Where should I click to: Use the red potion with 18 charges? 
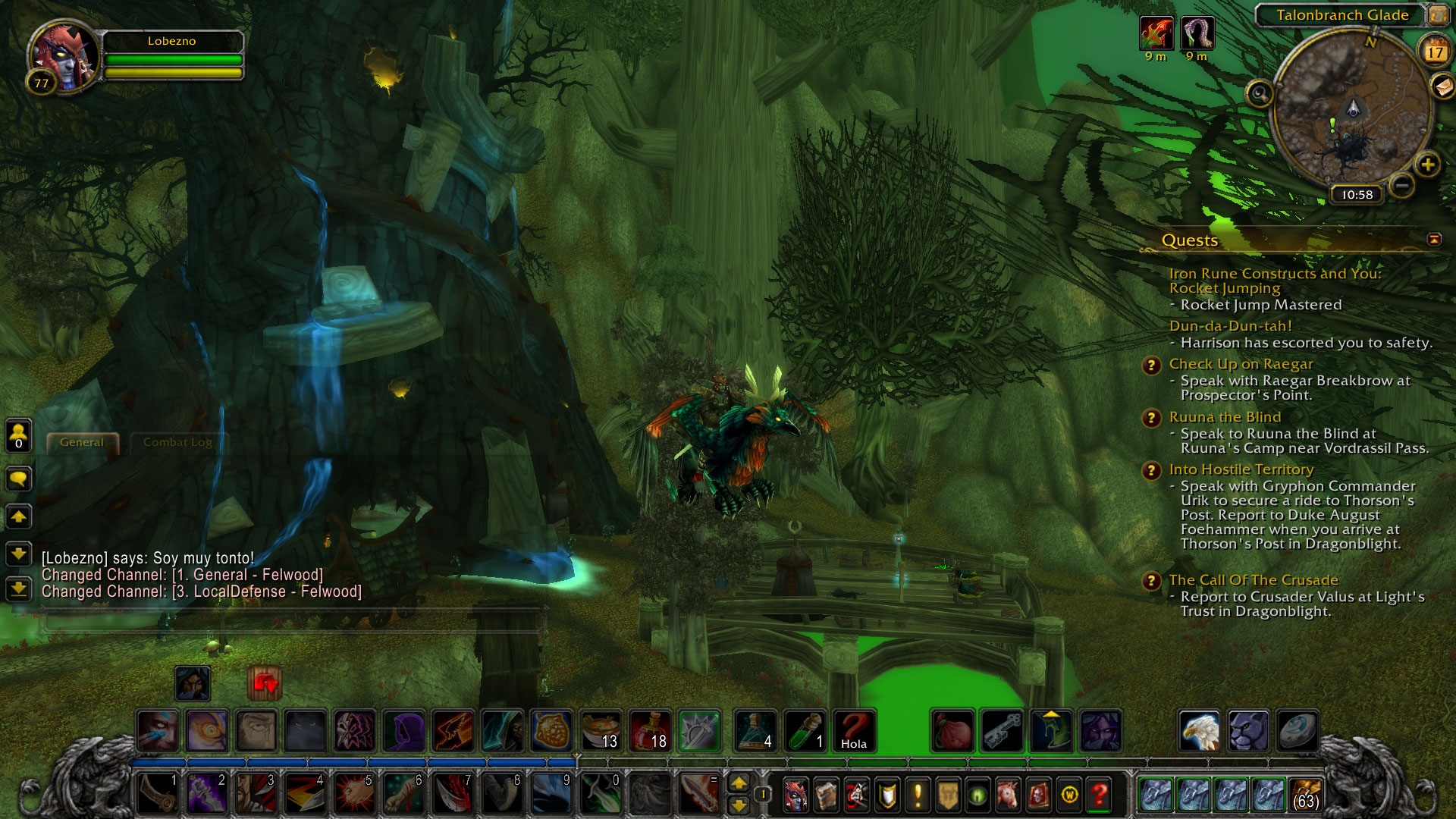tap(650, 731)
